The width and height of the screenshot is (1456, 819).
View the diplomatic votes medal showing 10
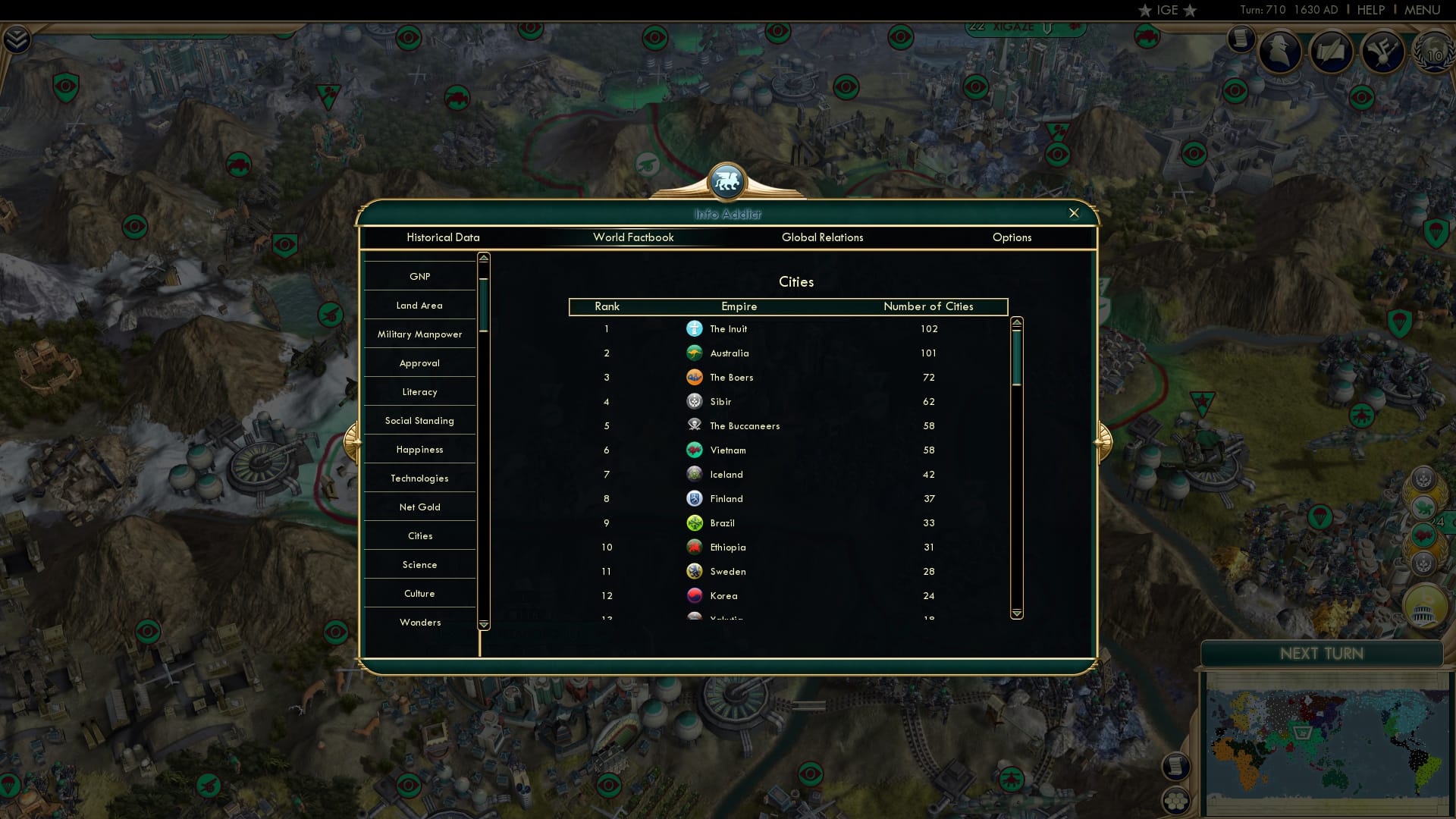tap(1433, 53)
